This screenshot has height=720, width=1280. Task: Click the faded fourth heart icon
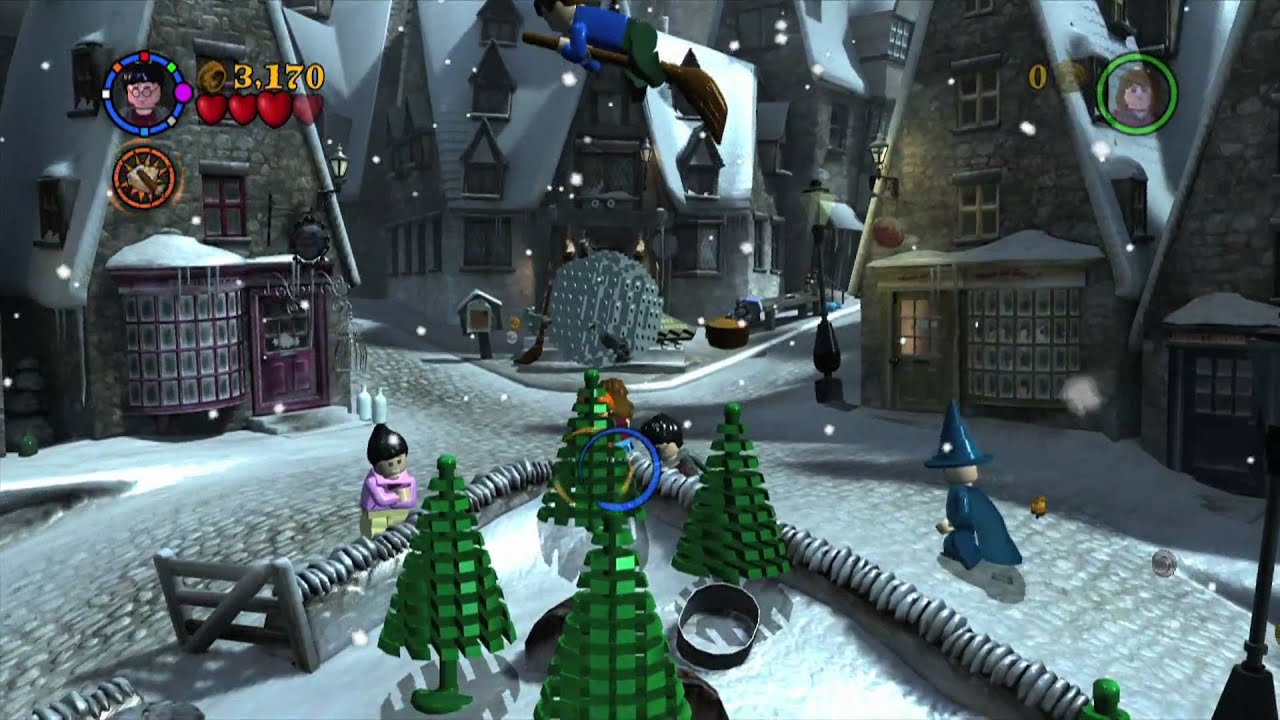(x=307, y=109)
